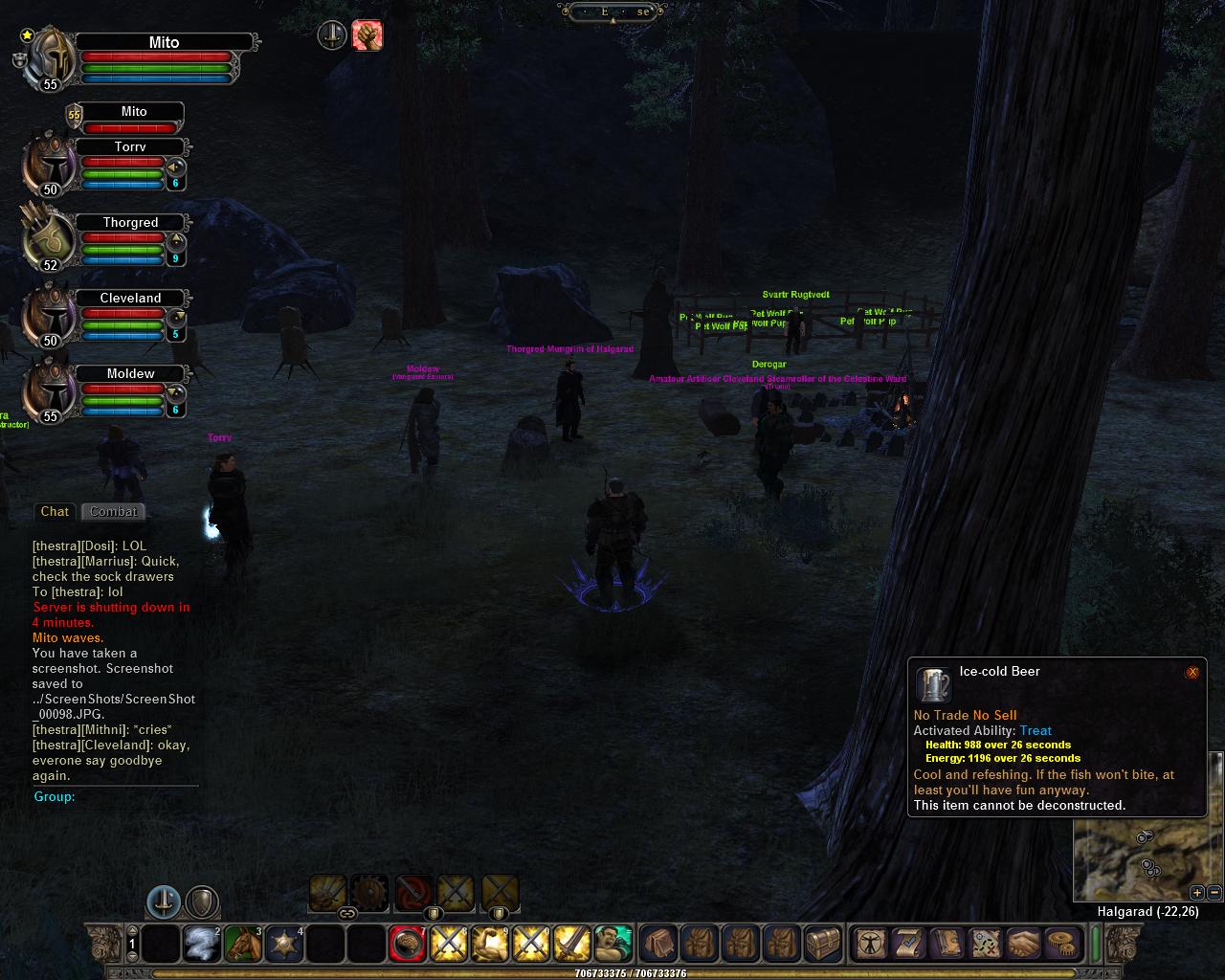Summon the horse mount from hotbar
Image resolution: width=1225 pixels, height=980 pixels.
tap(243, 945)
